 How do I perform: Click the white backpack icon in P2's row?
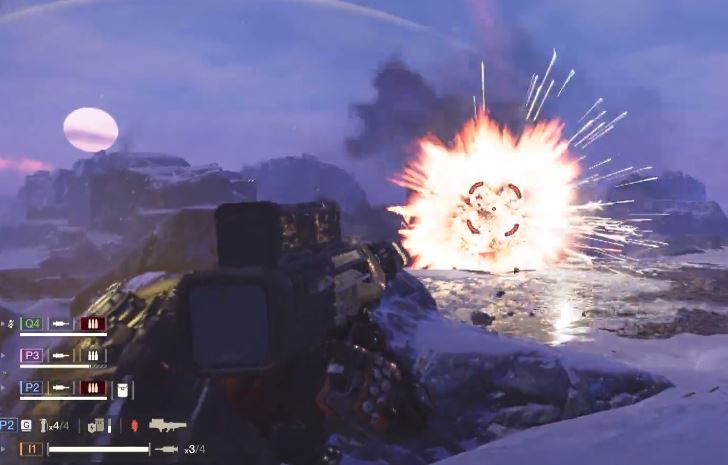(123, 389)
